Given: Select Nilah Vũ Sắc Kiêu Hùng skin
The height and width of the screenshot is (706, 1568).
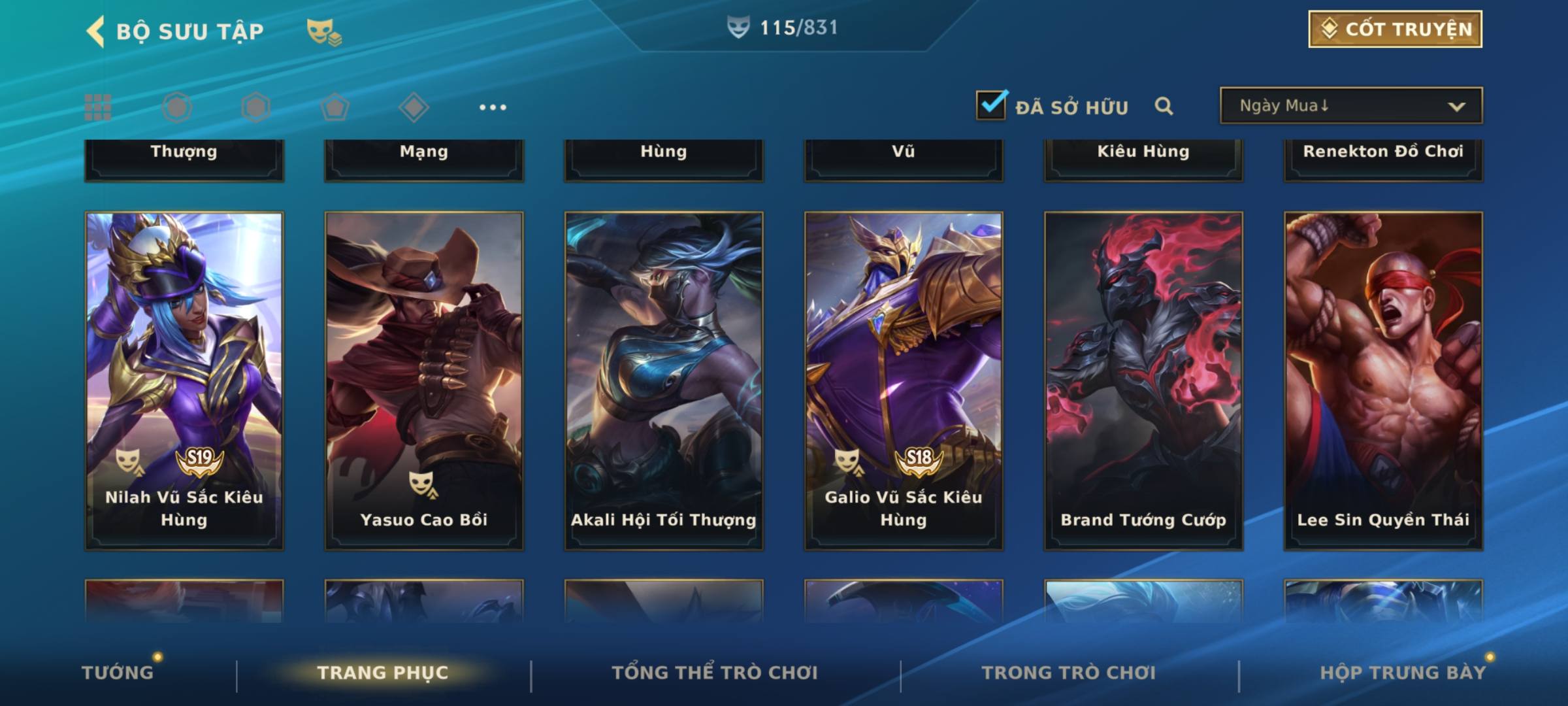Looking at the screenshot, I should tap(184, 380).
